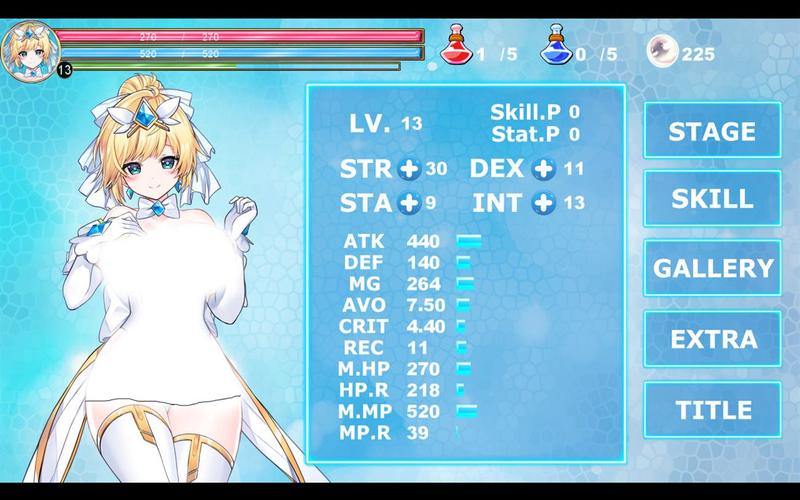Increase the DEX stat

tap(544, 168)
